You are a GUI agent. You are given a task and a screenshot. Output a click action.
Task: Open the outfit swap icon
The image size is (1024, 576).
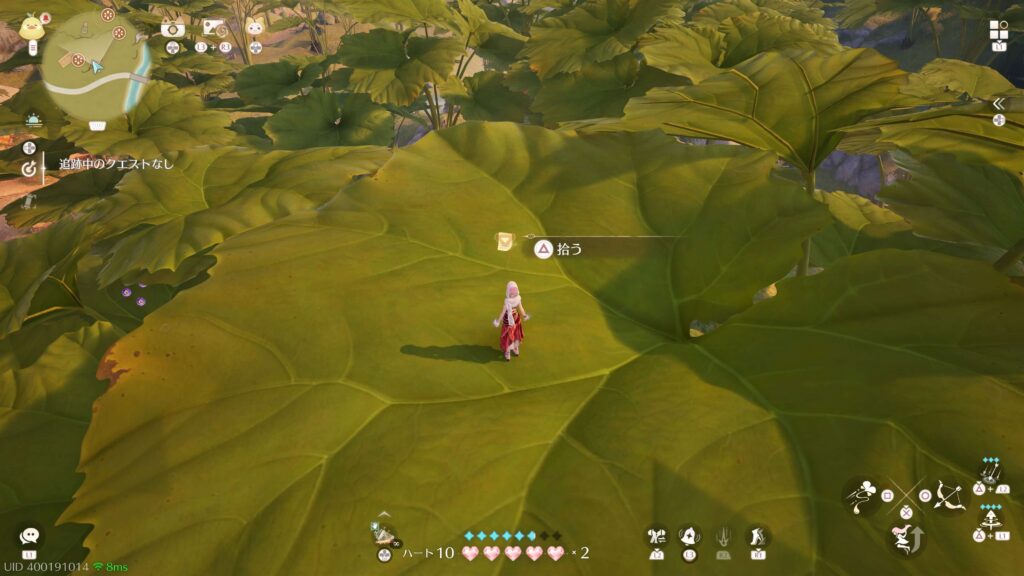656,537
